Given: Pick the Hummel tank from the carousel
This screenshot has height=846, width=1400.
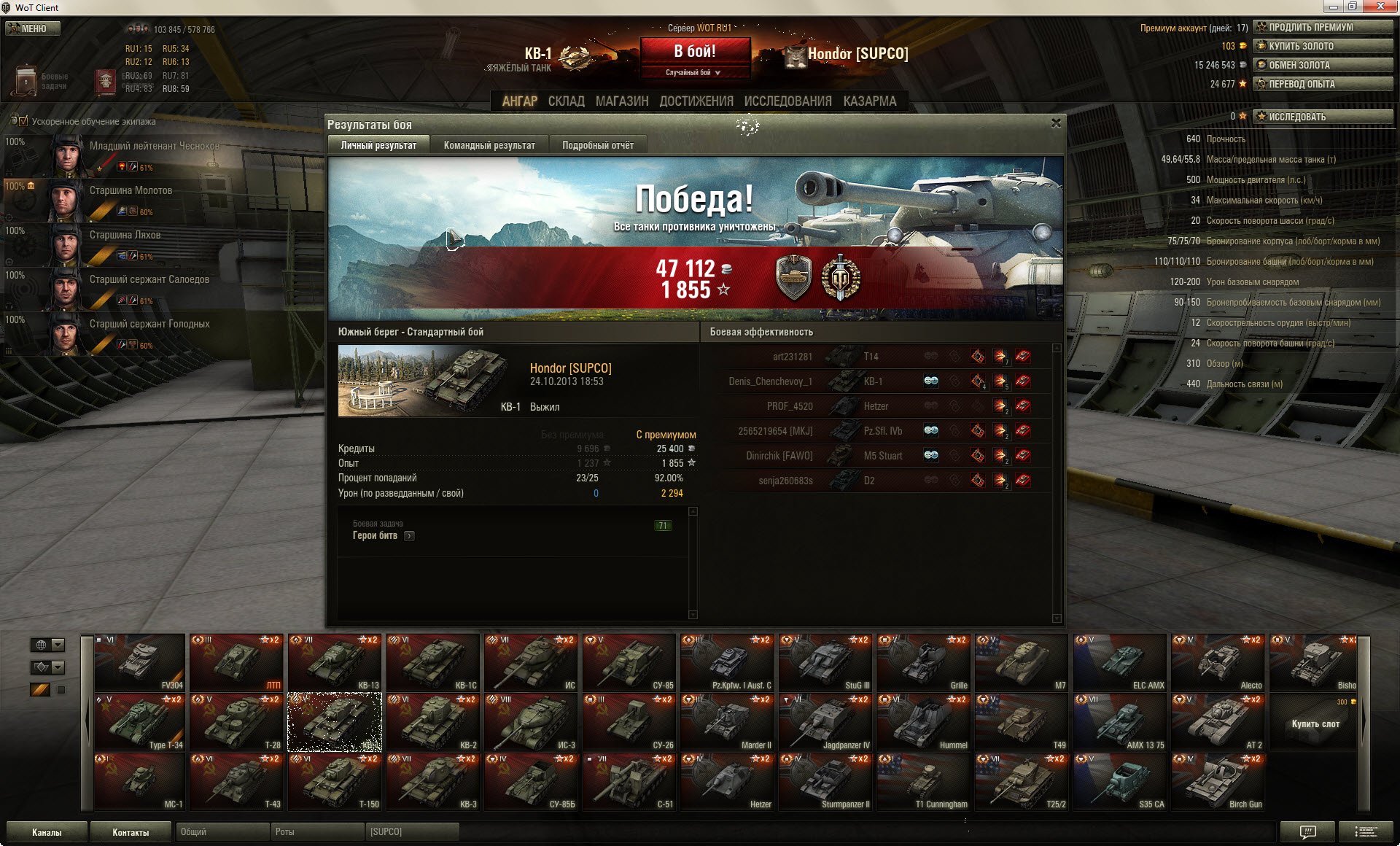Looking at the screenshot, I should 924,722.
